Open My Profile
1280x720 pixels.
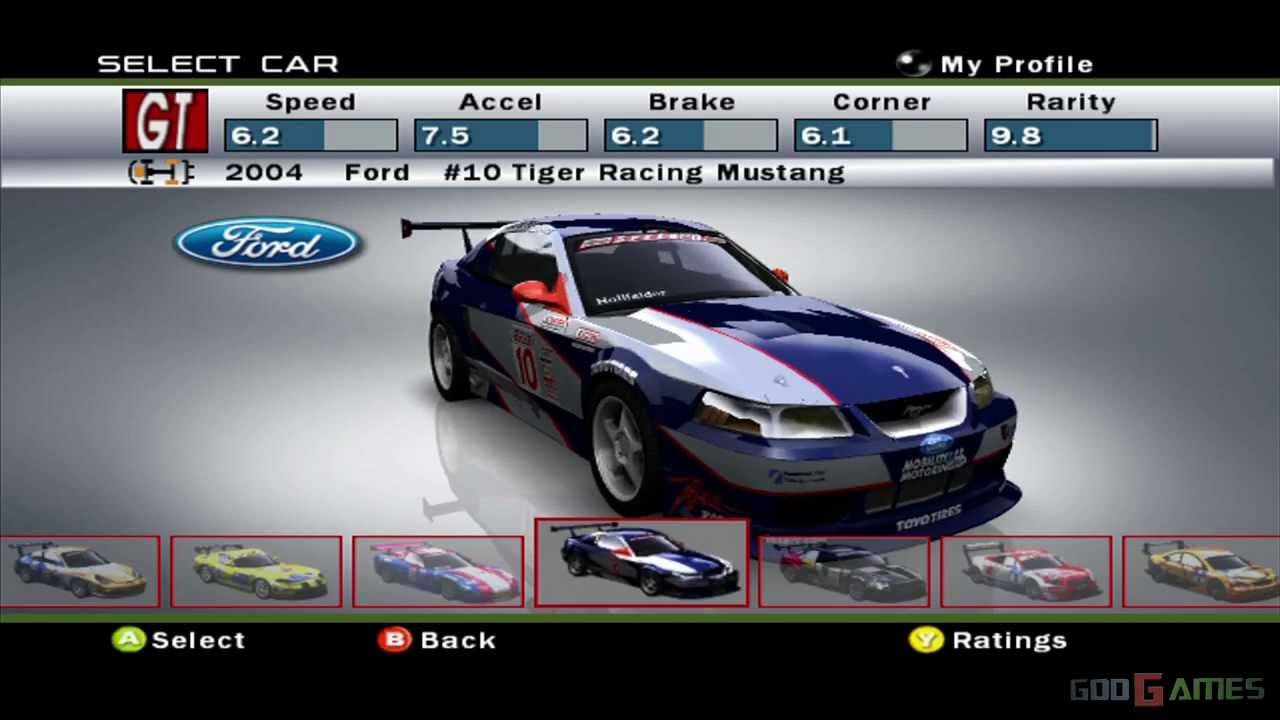coord(995,64)
